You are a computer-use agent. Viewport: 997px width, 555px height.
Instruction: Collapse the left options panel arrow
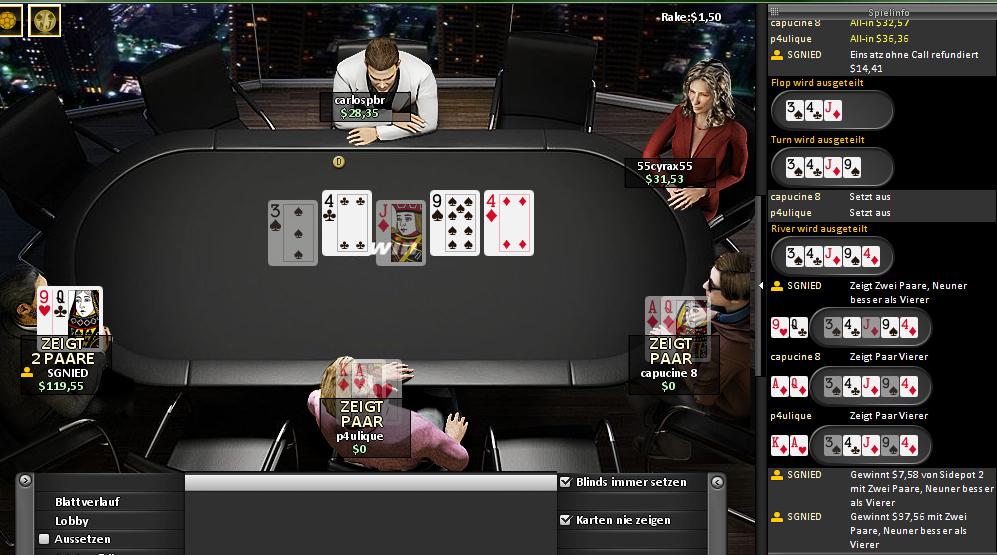pyautogui.click(x=24, y=483)
